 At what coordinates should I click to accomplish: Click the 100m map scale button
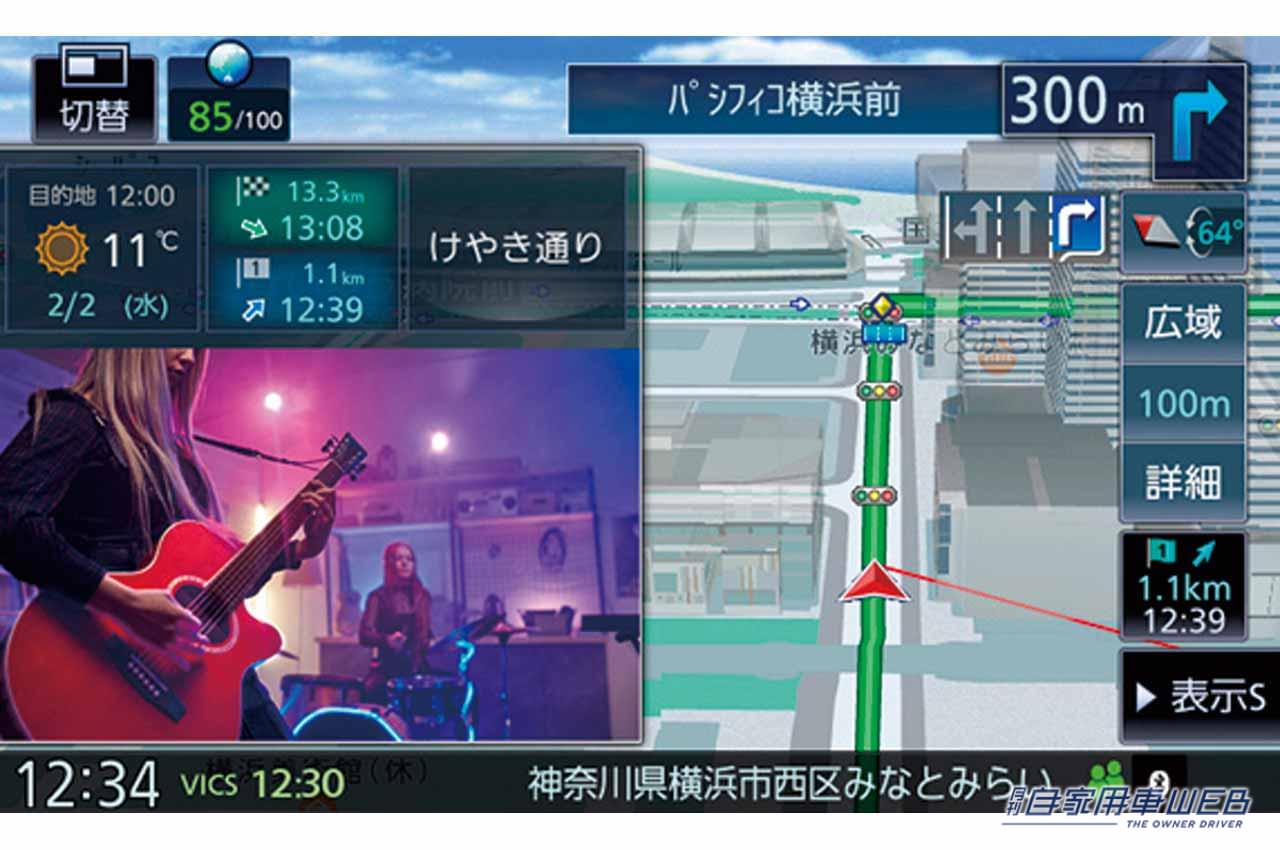1184,404
